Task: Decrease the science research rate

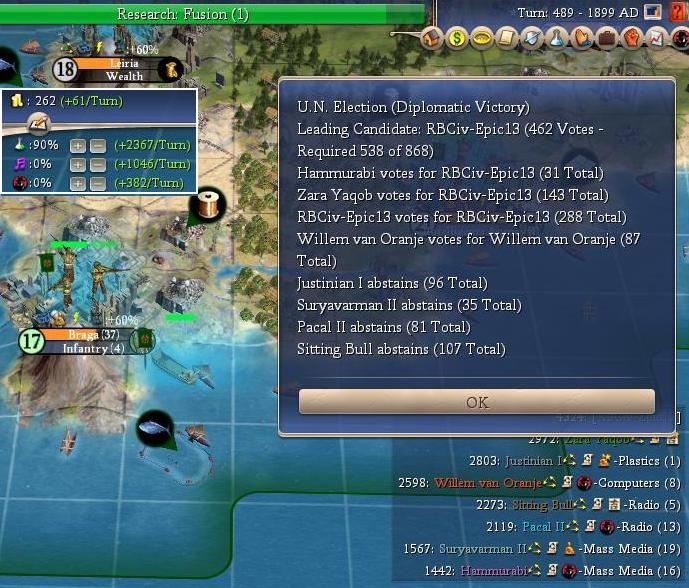Action: tap(98, 145)
